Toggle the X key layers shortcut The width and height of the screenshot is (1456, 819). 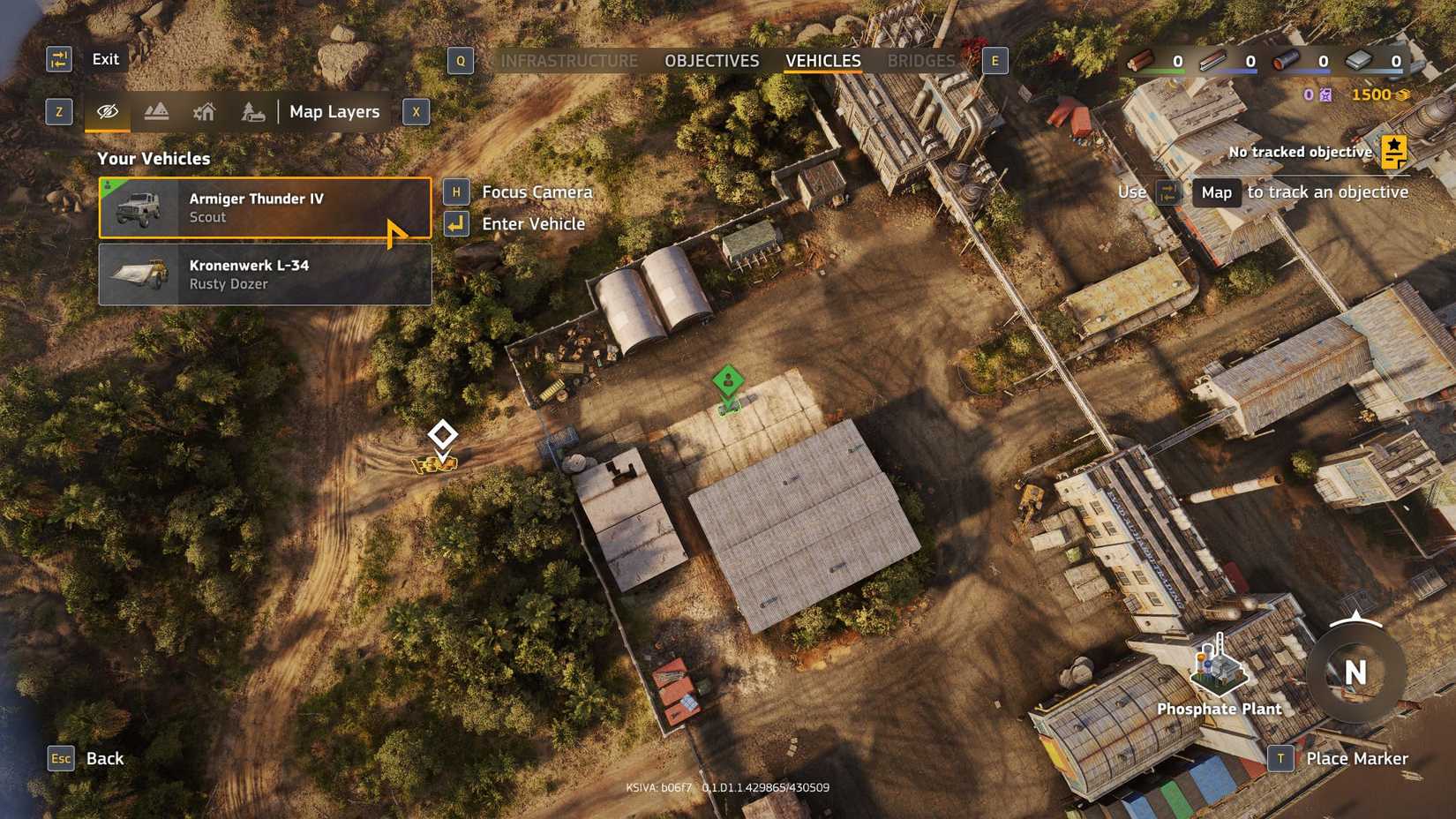(x=415, y=111)
